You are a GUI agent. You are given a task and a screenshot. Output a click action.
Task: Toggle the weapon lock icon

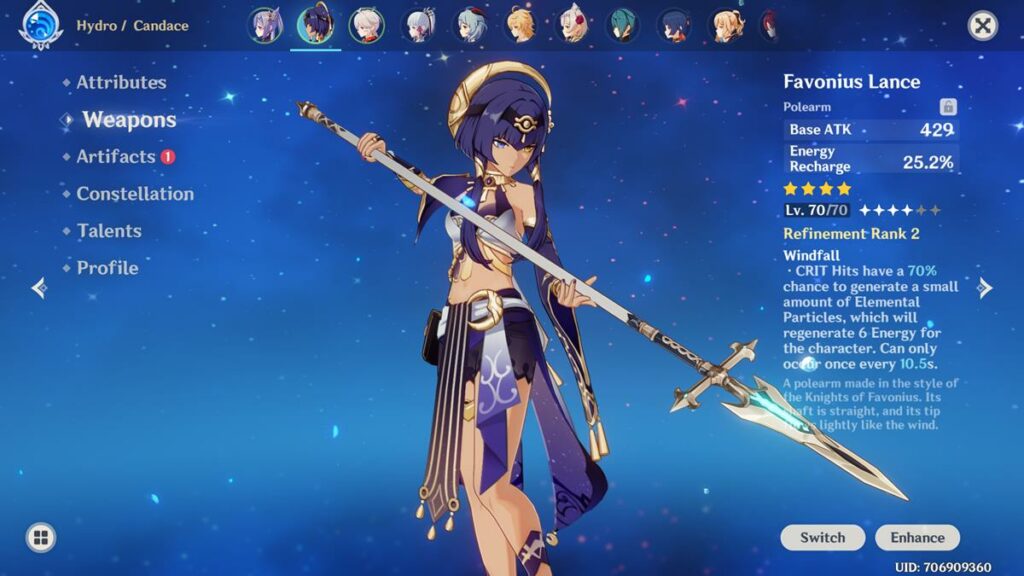948,107
